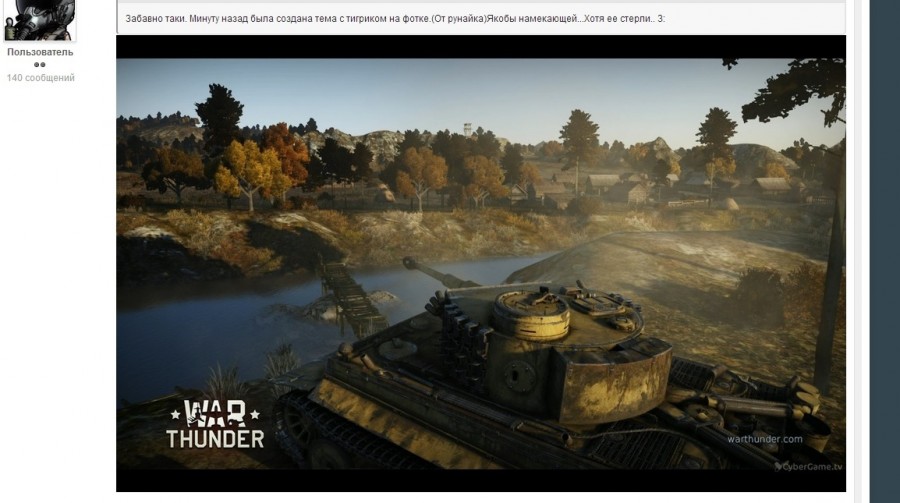Open the attached War Thunder tank screenshot
Screen dimensions: 900x503
point(480,263)
